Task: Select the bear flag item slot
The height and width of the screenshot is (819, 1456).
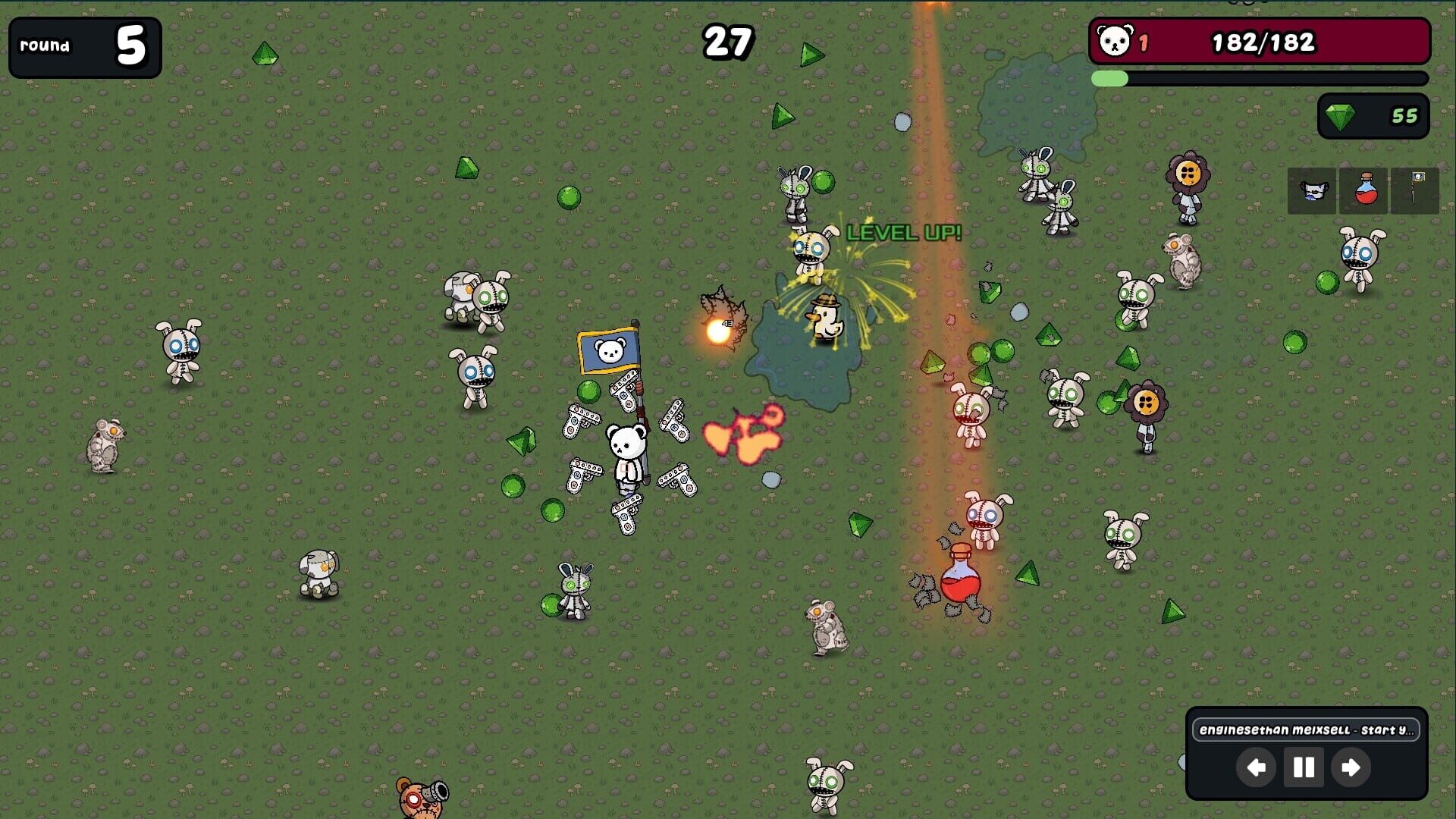Action: pyautogui.click(x=1413, y=190)
